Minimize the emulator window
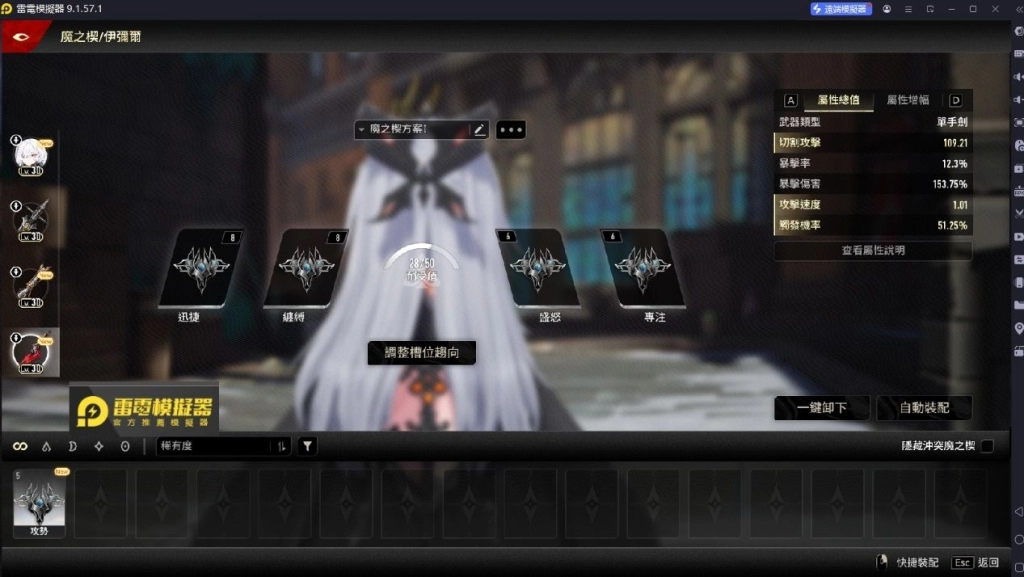This screenshot has width=1024, height=577. coord(951,9)
